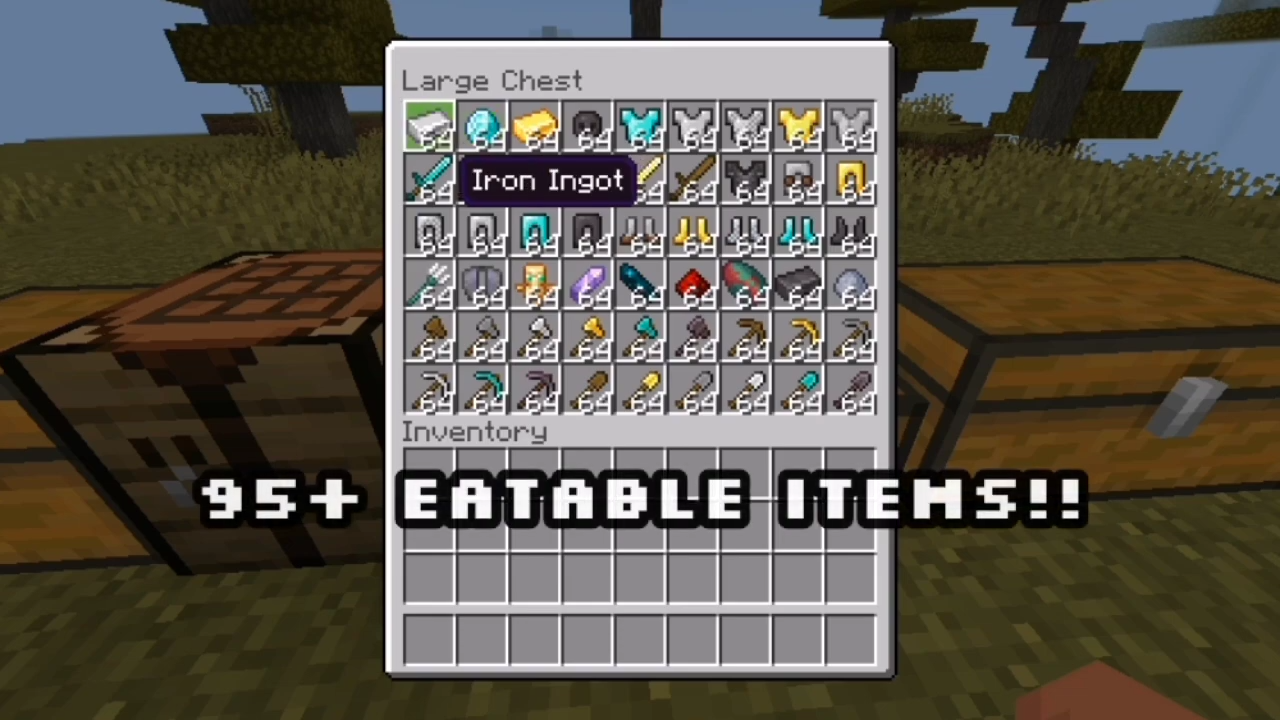Image resolution: width=1280 pixels, height=720 pixels.
Task: Pick up the Diamond stack
Action: [482, 128]
